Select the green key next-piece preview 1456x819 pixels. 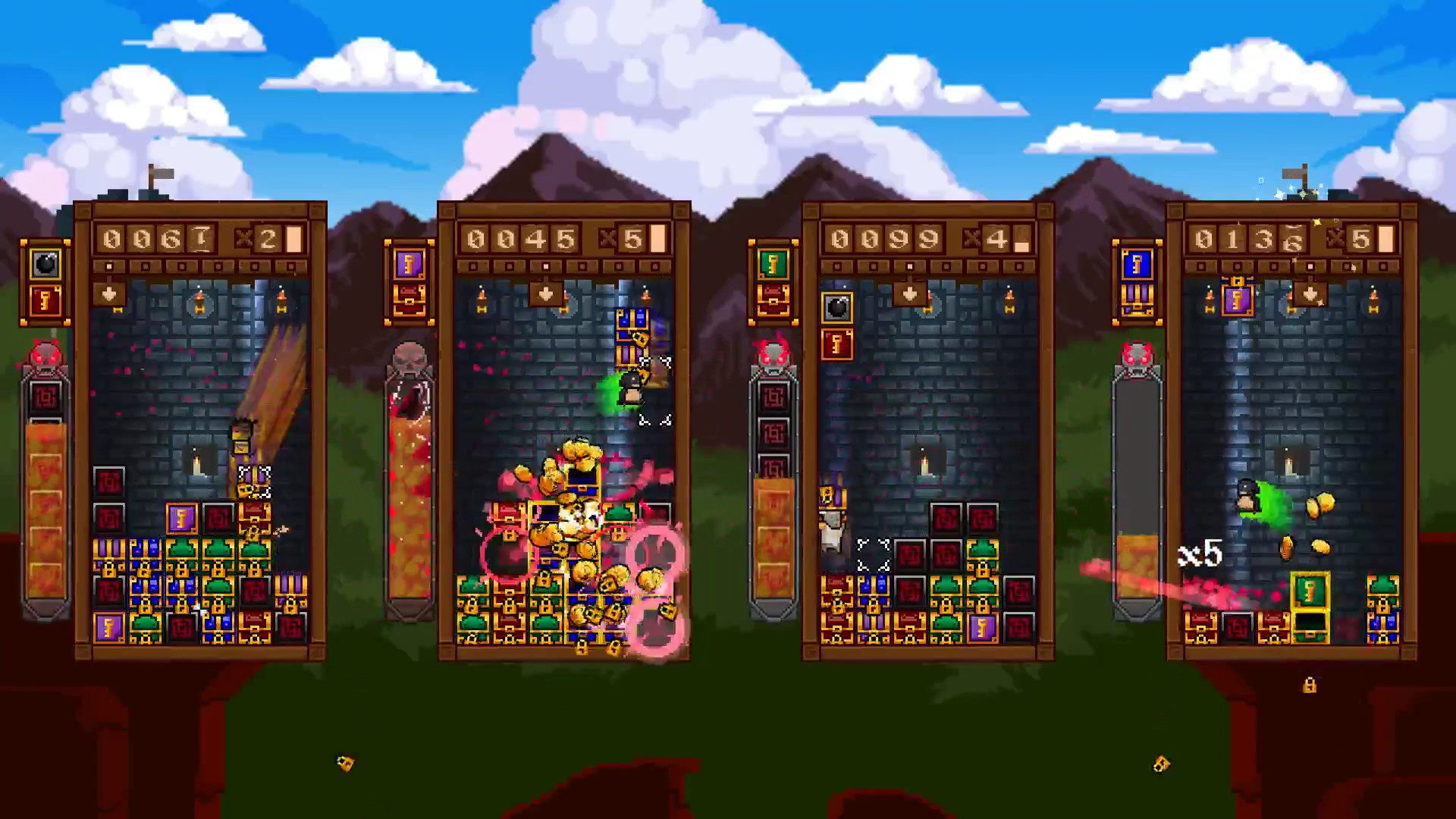[x=773, y=265]
